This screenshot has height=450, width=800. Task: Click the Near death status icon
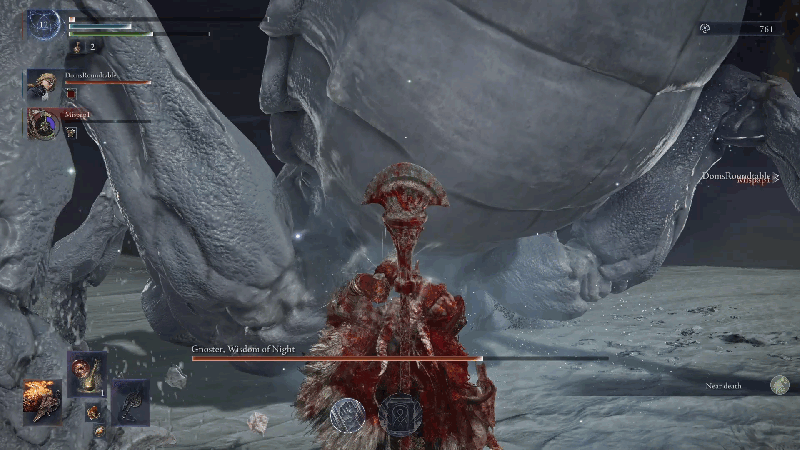pyautogui.click(x=780, y=385)
